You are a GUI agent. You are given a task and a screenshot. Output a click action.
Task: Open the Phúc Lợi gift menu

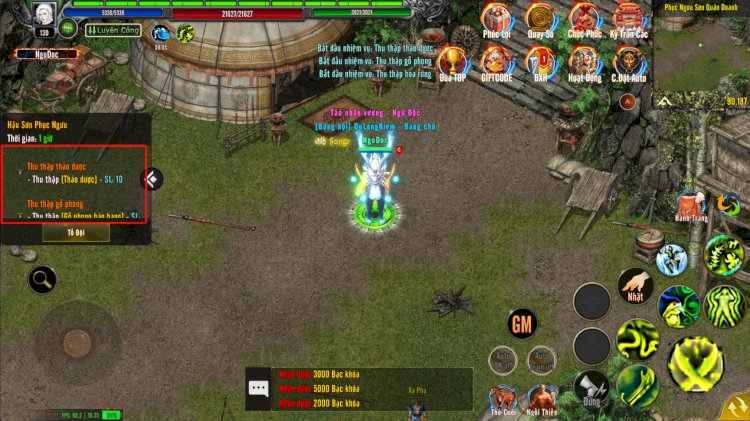[x=496, y=19]
